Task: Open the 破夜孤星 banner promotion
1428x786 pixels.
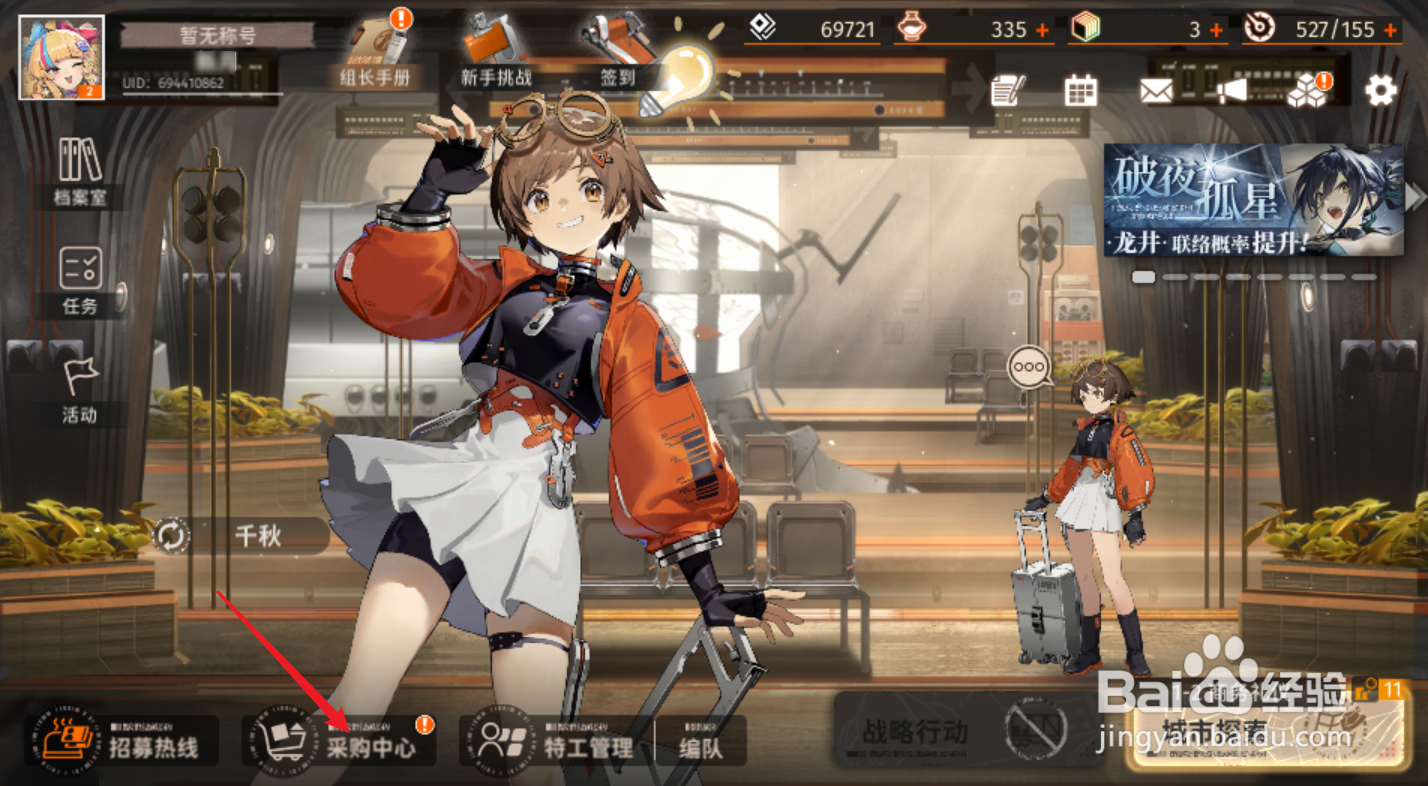Action: pos(1253,200)
